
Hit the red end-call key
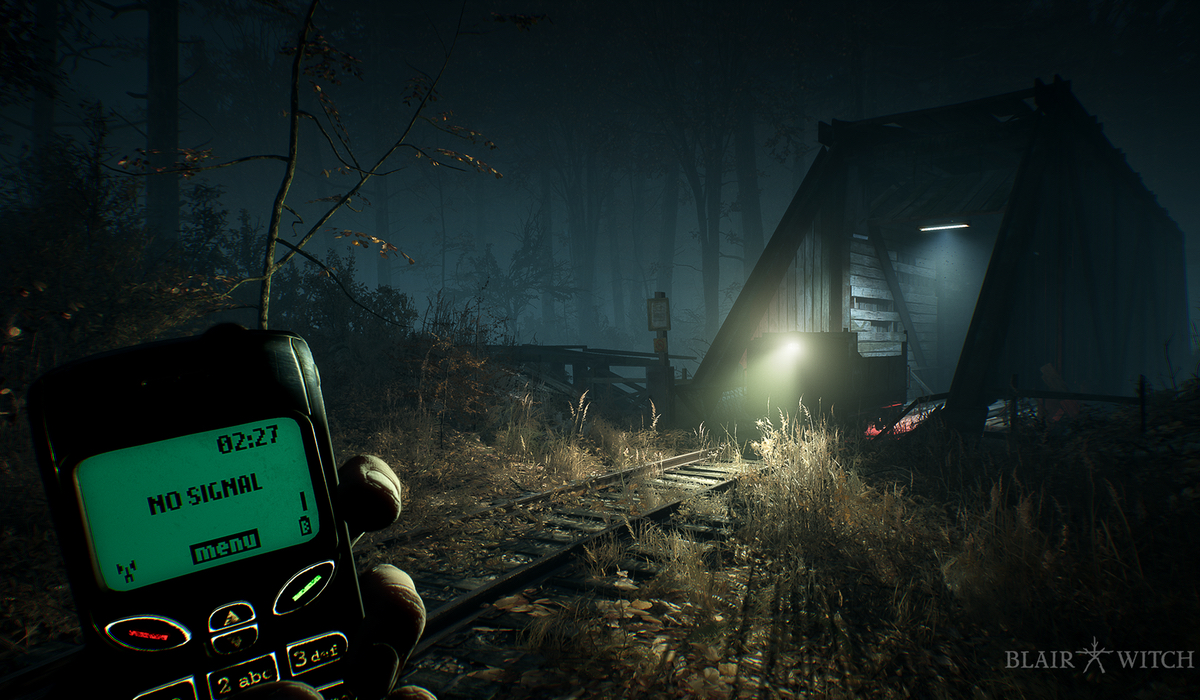click(x=148, y=632)
